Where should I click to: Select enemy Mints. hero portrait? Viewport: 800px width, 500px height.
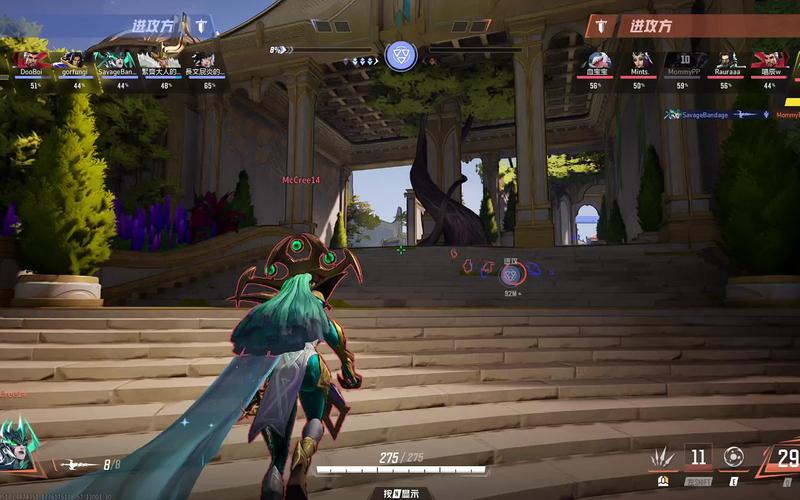[641, 60]
